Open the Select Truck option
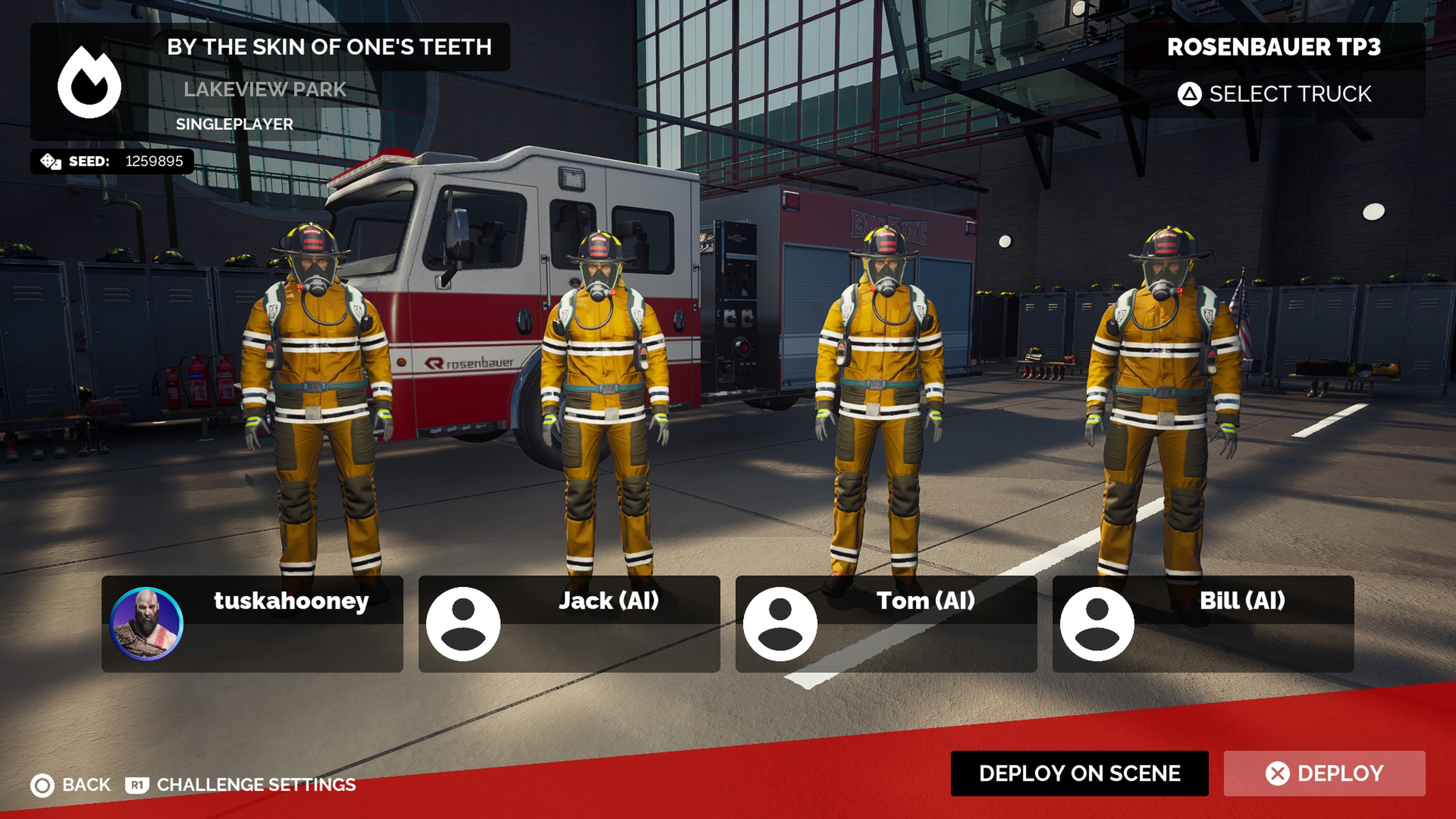This screenshot has height=819, width=1456. click(1274, 94)
